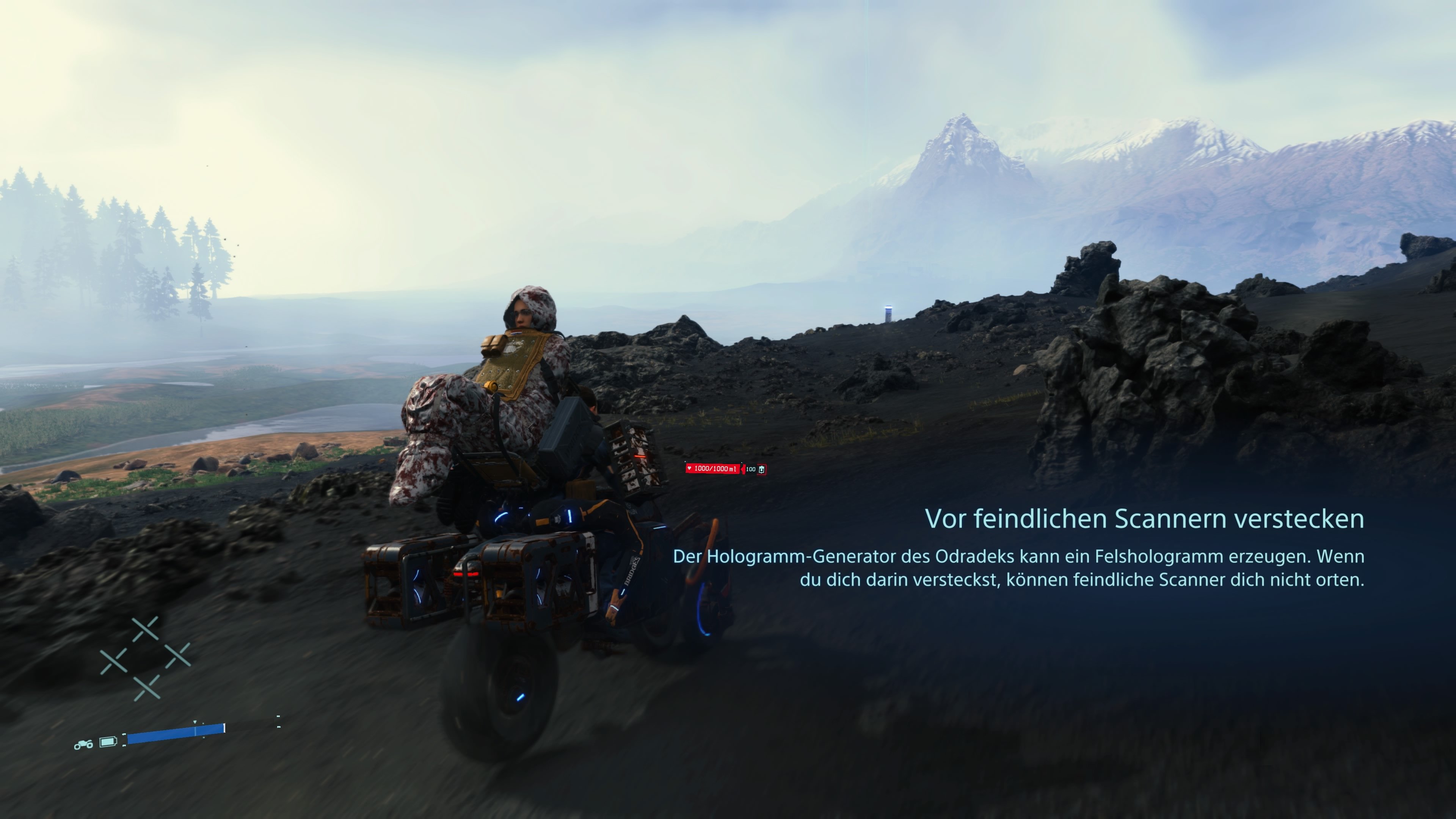This screenshot has width=1456, height=819.
Task: Click the small white triangle above the charge bar
Action: coord(195,722)
